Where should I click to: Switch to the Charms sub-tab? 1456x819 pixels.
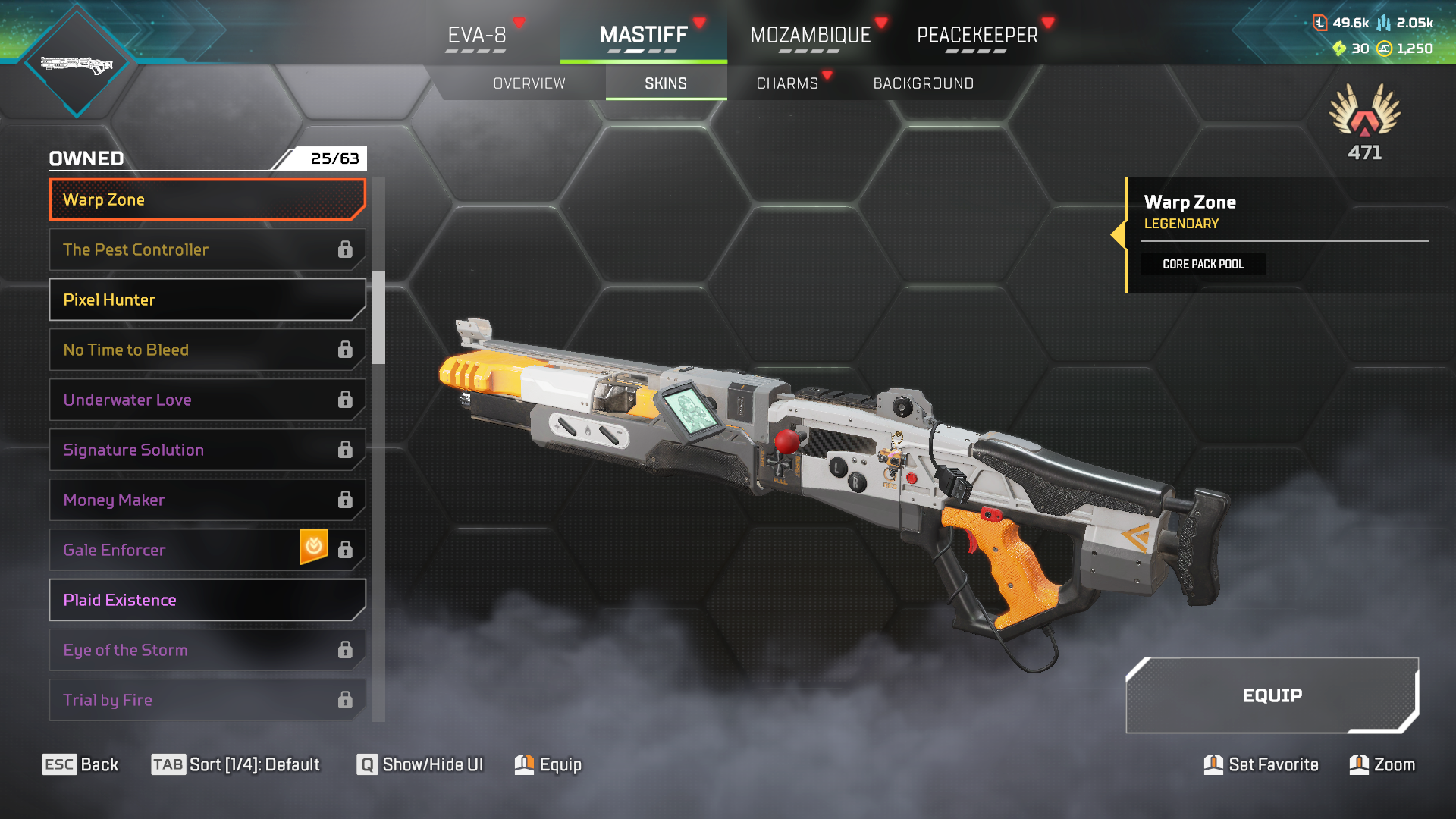(787, 83)
